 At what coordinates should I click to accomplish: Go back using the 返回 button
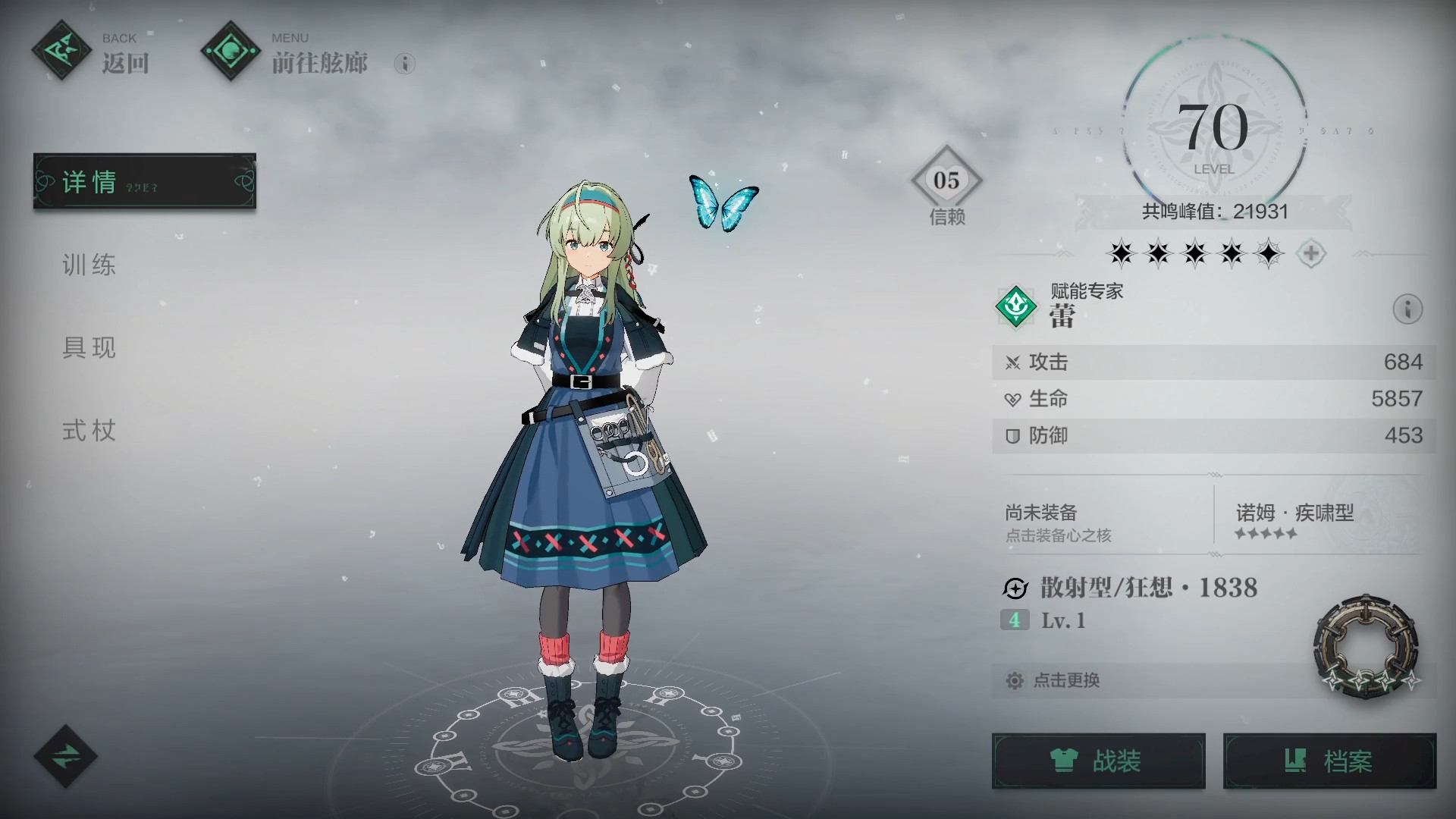pos(91,53)
